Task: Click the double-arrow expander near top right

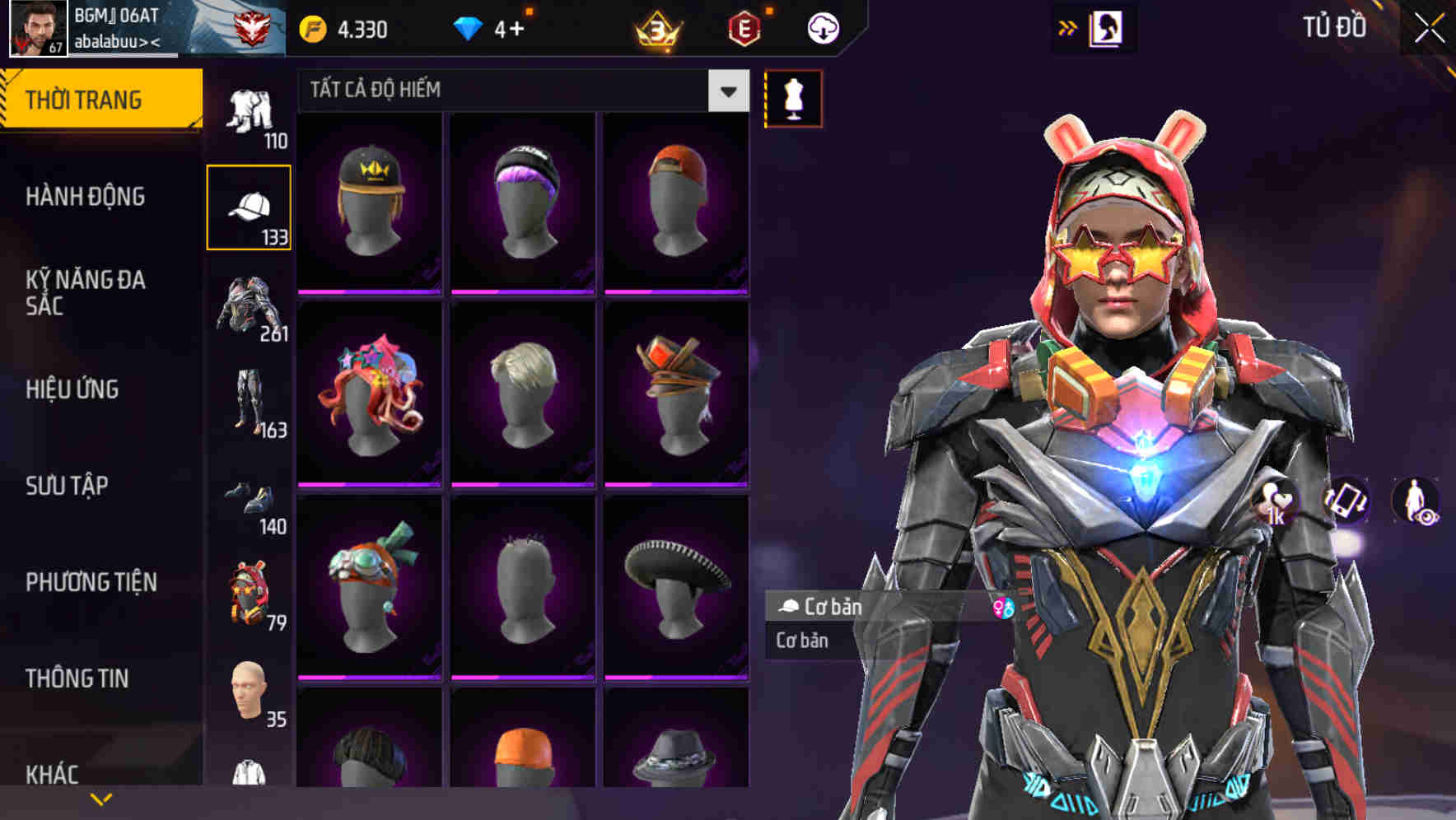Action: coord(1068,26)
